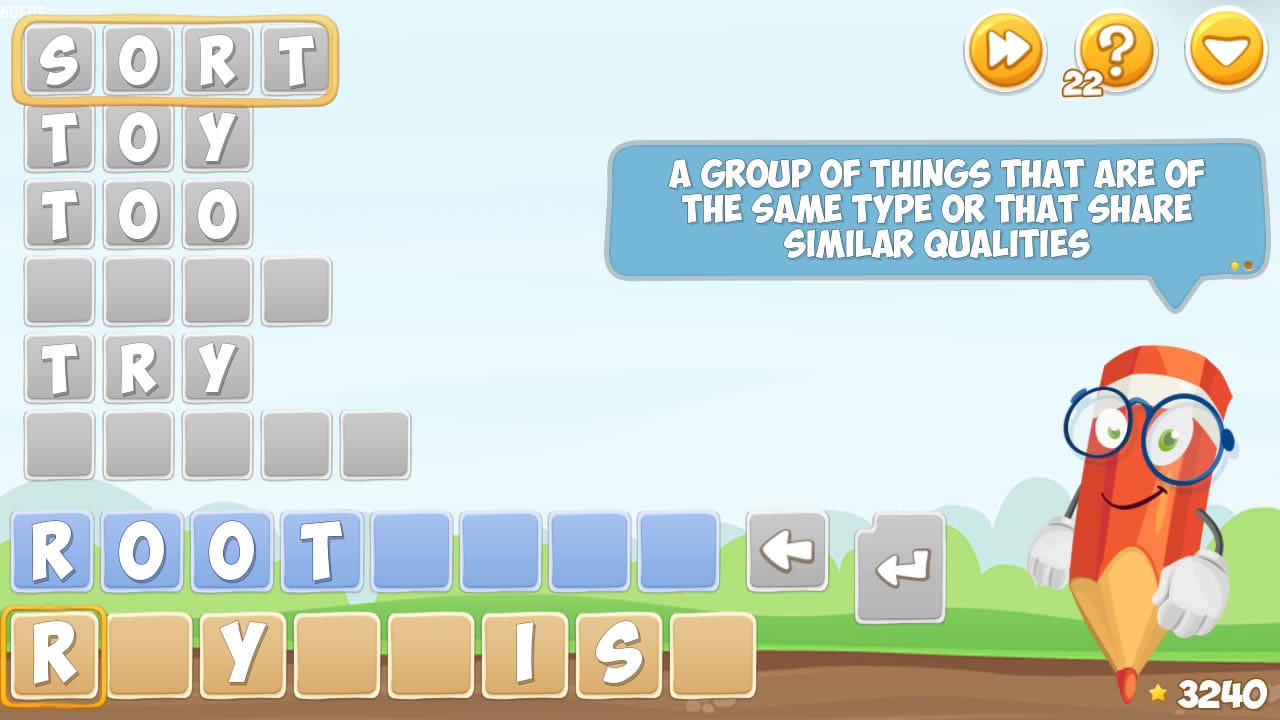Viewport: 1280px width, 720px height.
Task: Open the next clue page dot
Action: 1248,265
